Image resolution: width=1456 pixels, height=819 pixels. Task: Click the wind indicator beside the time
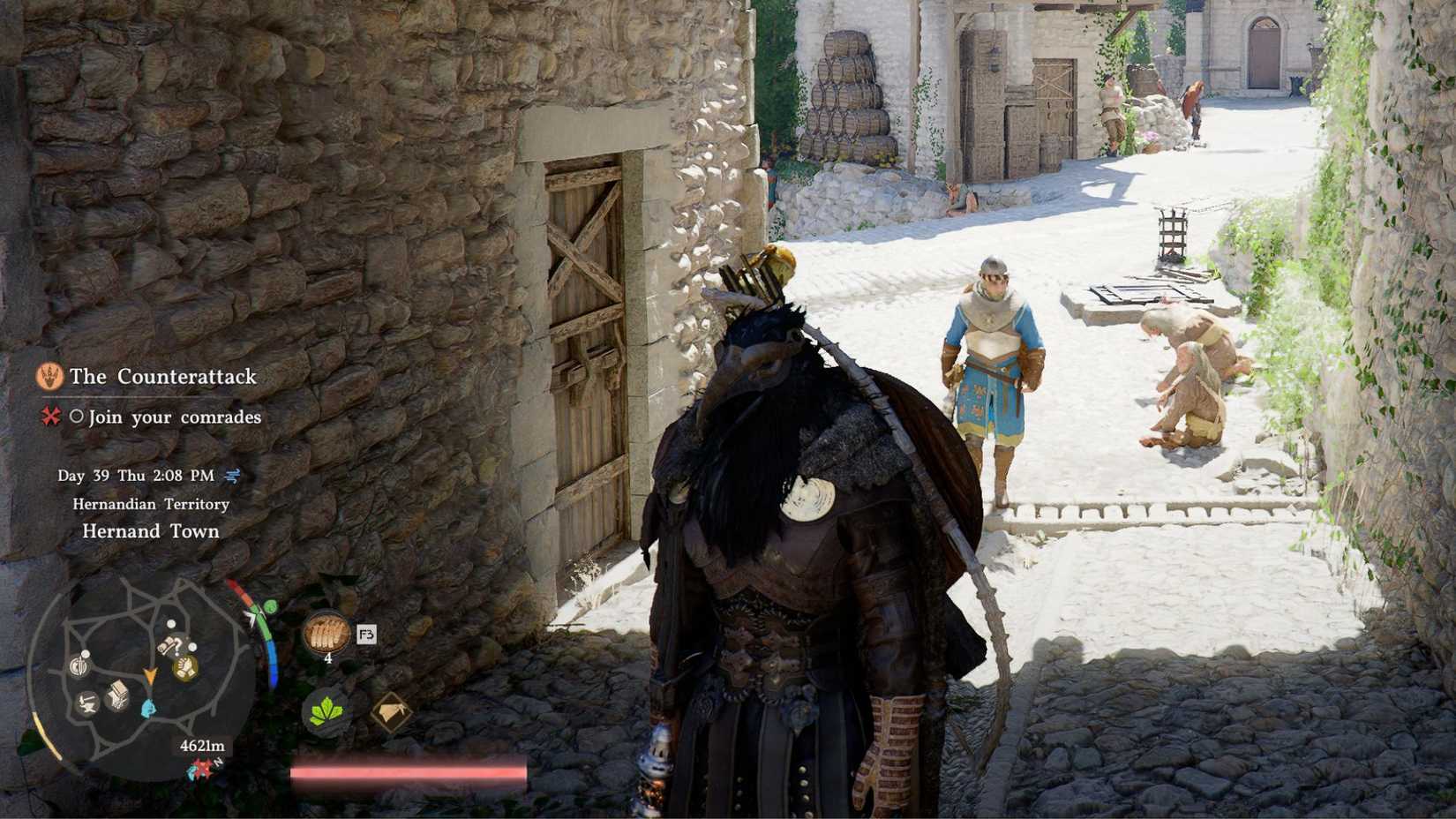coord(231,475)
